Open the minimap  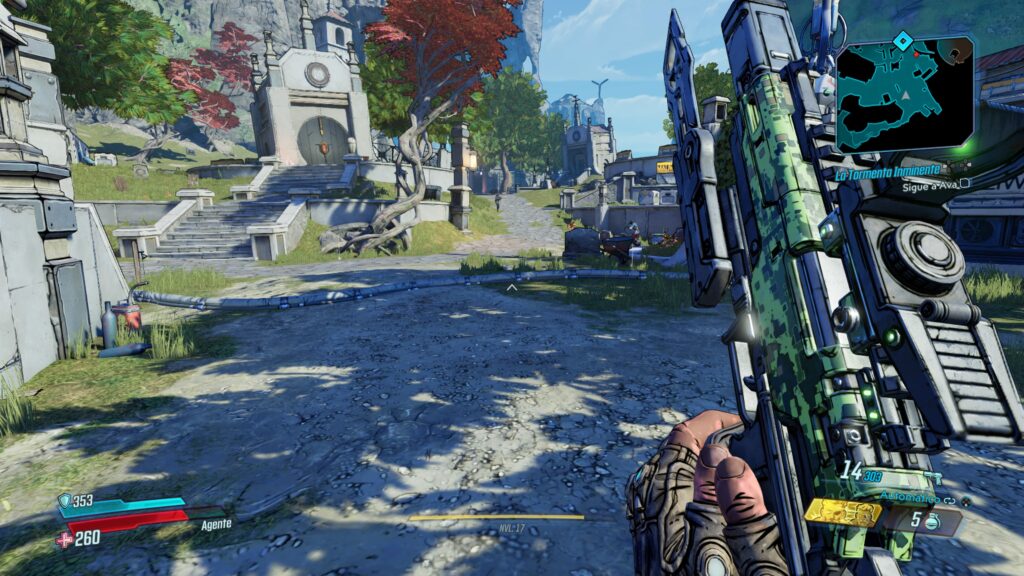[x=904, y=97]
